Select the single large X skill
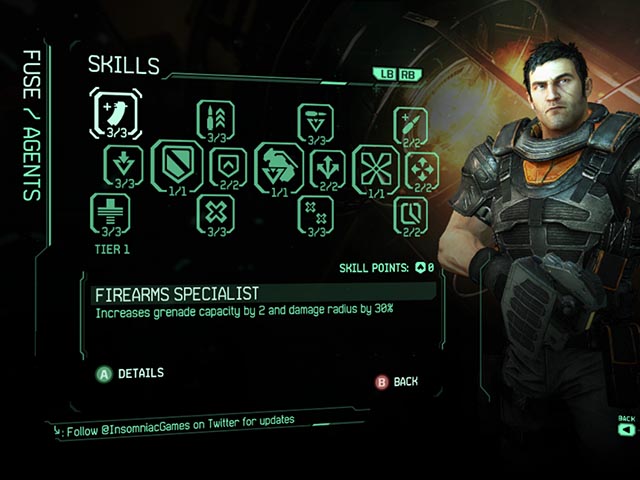Viewport: 640px width, 480px height. click(215, 211)
